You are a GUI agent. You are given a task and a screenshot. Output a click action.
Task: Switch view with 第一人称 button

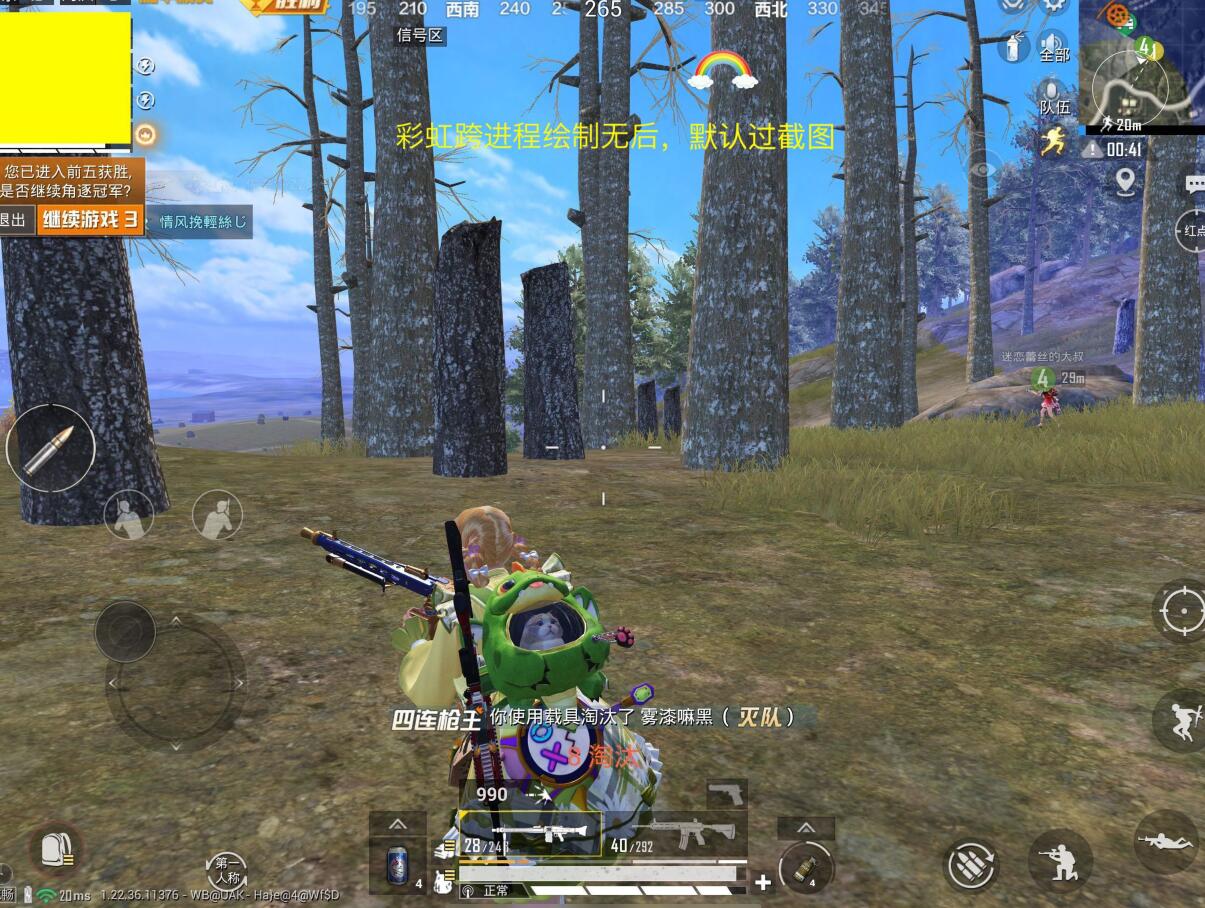click(227, 870)
